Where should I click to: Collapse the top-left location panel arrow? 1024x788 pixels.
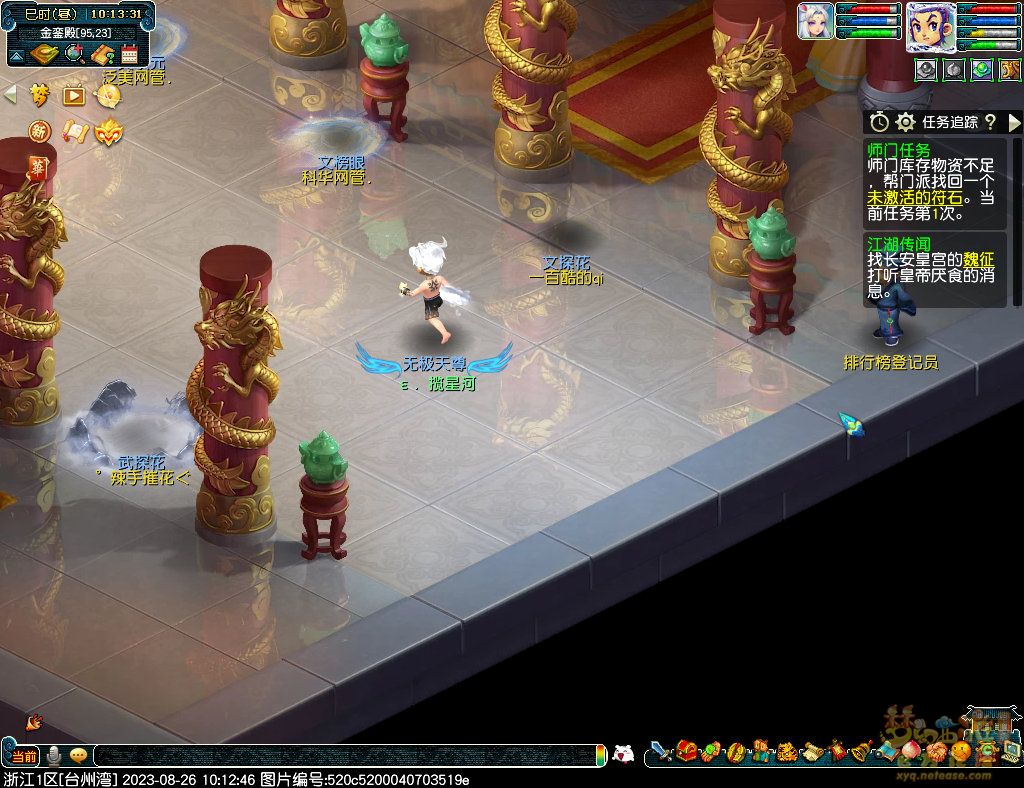(x=17, y=55)
